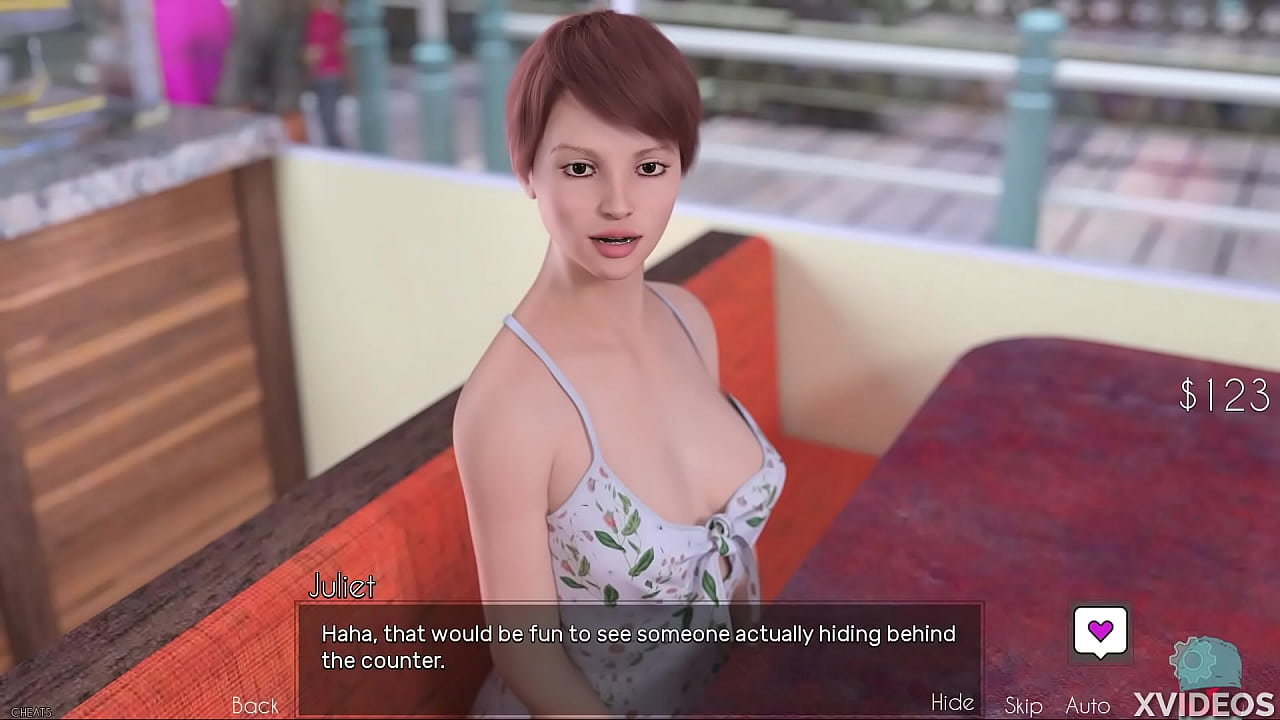
Task: Toggle Auto dialogue advance
Action: pos(1087,705)
